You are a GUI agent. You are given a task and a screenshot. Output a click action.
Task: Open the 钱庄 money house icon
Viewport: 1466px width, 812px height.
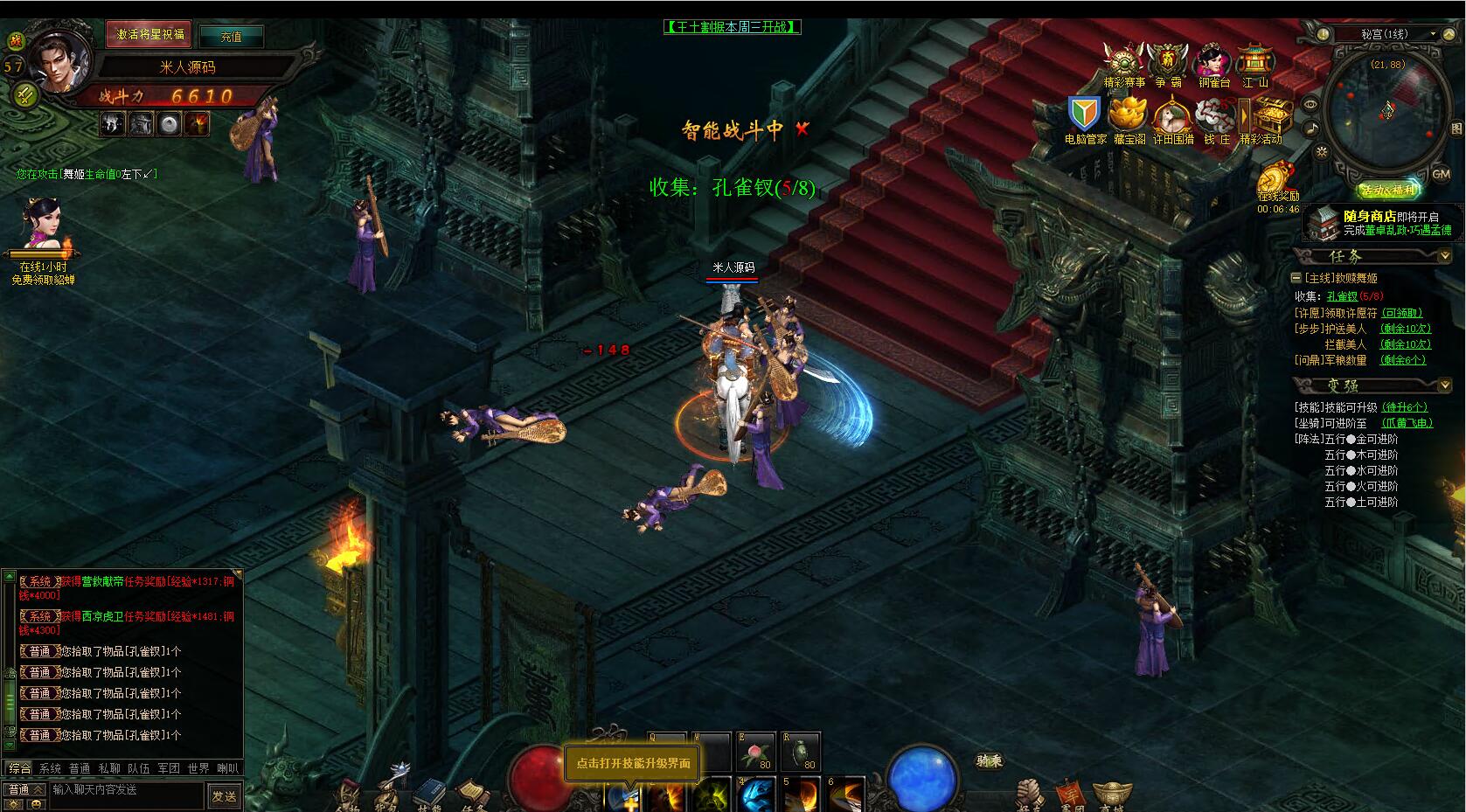[x=1216, y=115]
